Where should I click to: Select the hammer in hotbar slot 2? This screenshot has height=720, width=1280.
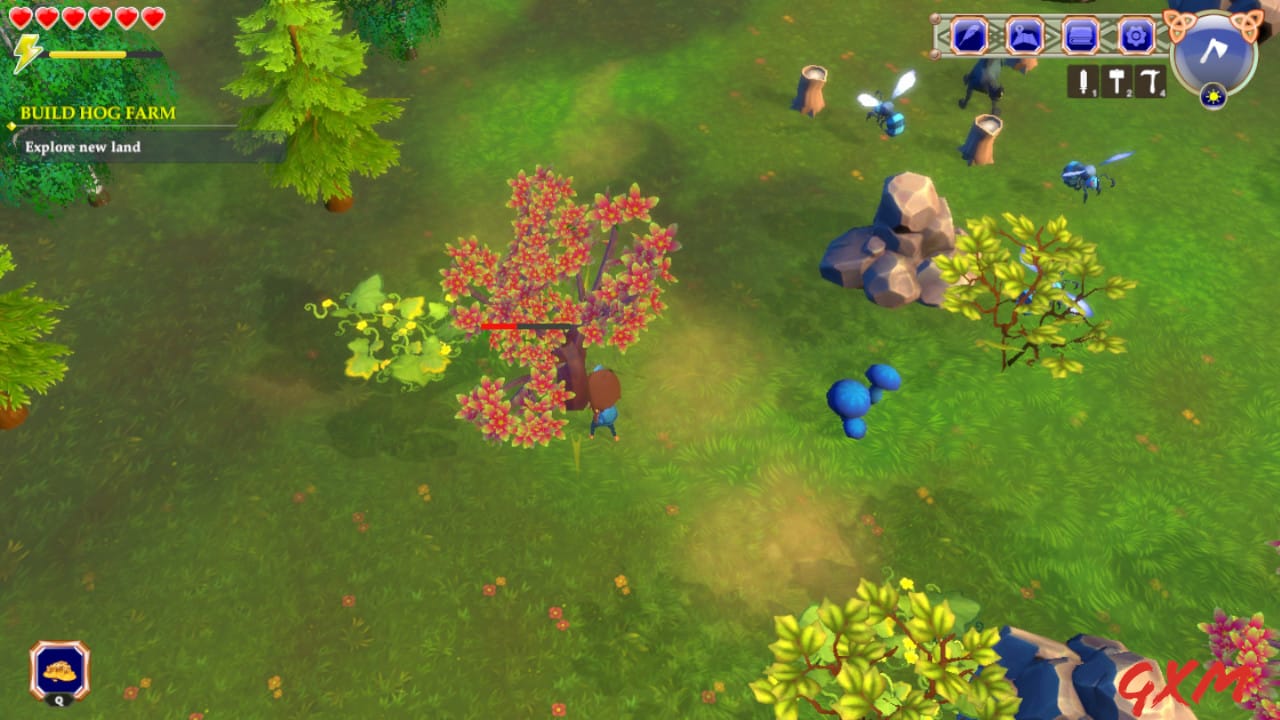(1117, 79)
